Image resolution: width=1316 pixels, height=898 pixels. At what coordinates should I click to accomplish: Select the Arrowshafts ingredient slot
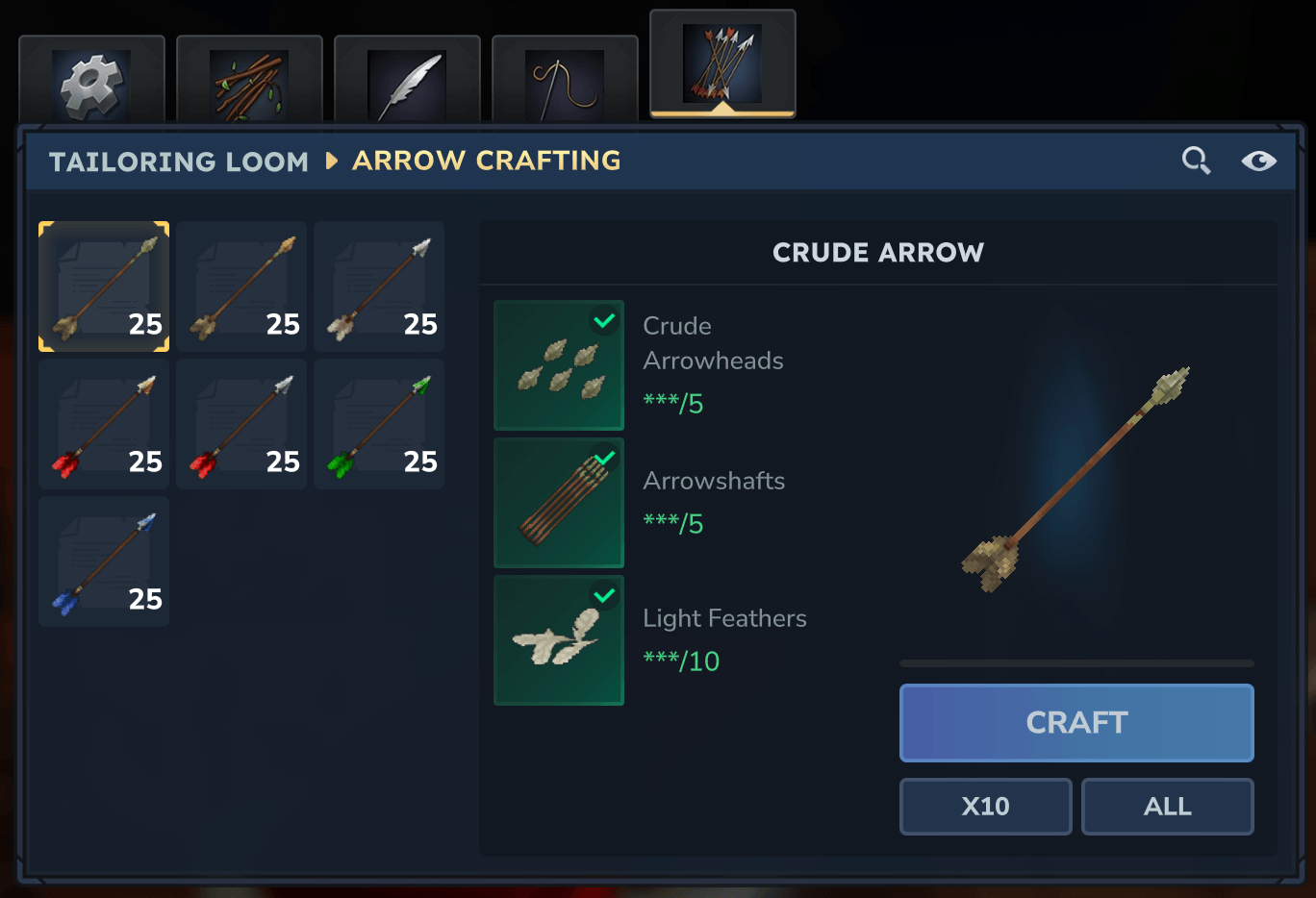click(559, 503)
